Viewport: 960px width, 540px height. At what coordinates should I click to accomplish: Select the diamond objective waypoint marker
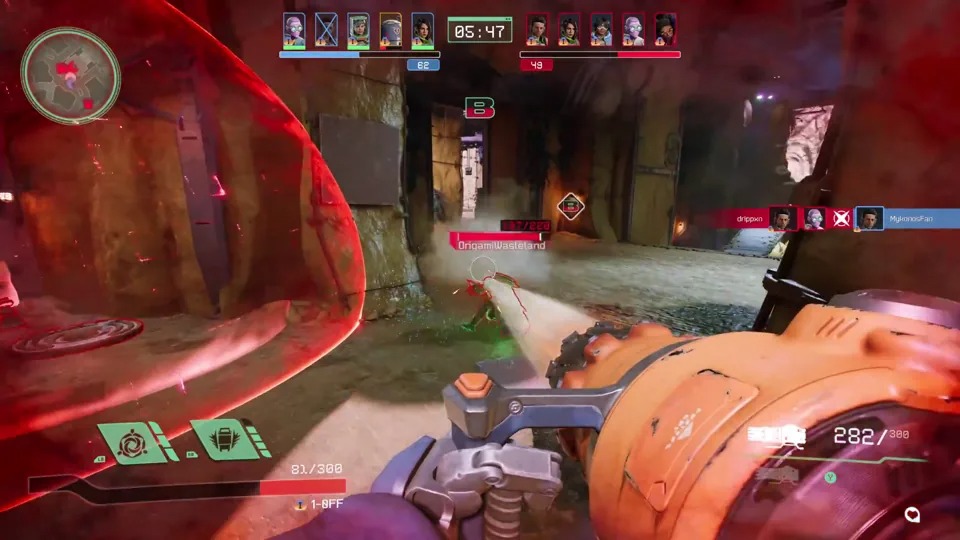(x=571, y=207)
